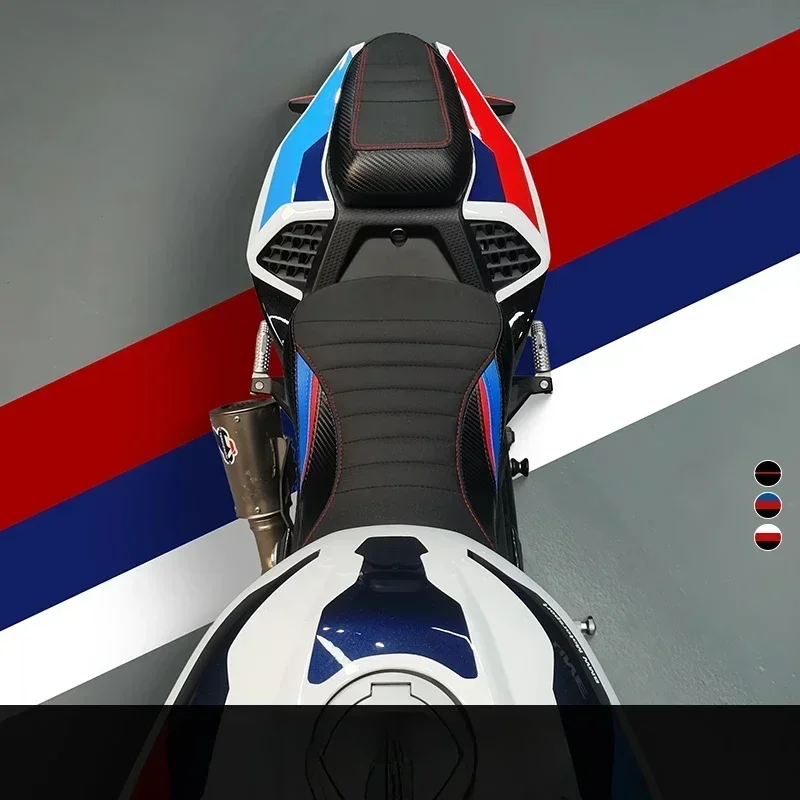
Task: Choose the blue, red and black swatch
Action: pyautogui.click(x=767, y=505)
